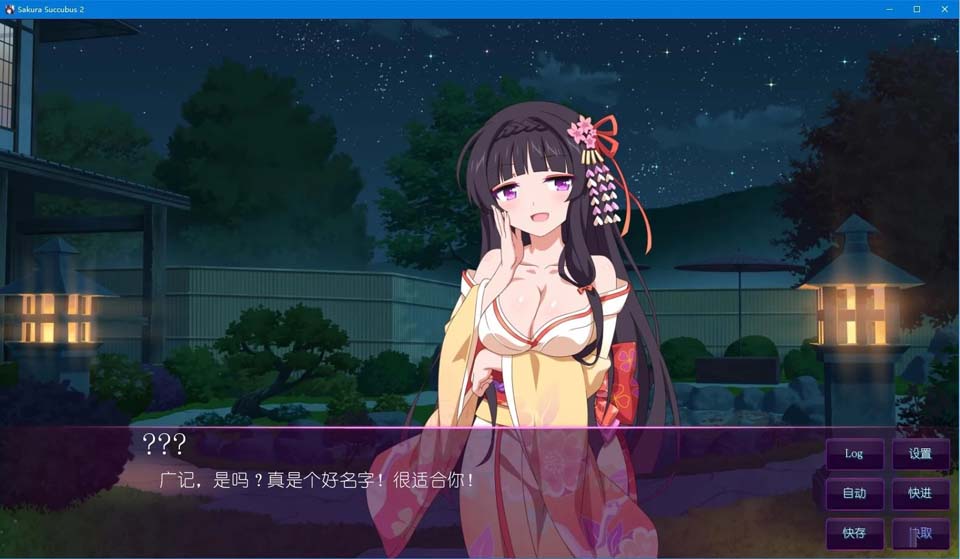960x559 pixels.
Task: Enable 自动 auto-play mode
Action: (854, 493)
